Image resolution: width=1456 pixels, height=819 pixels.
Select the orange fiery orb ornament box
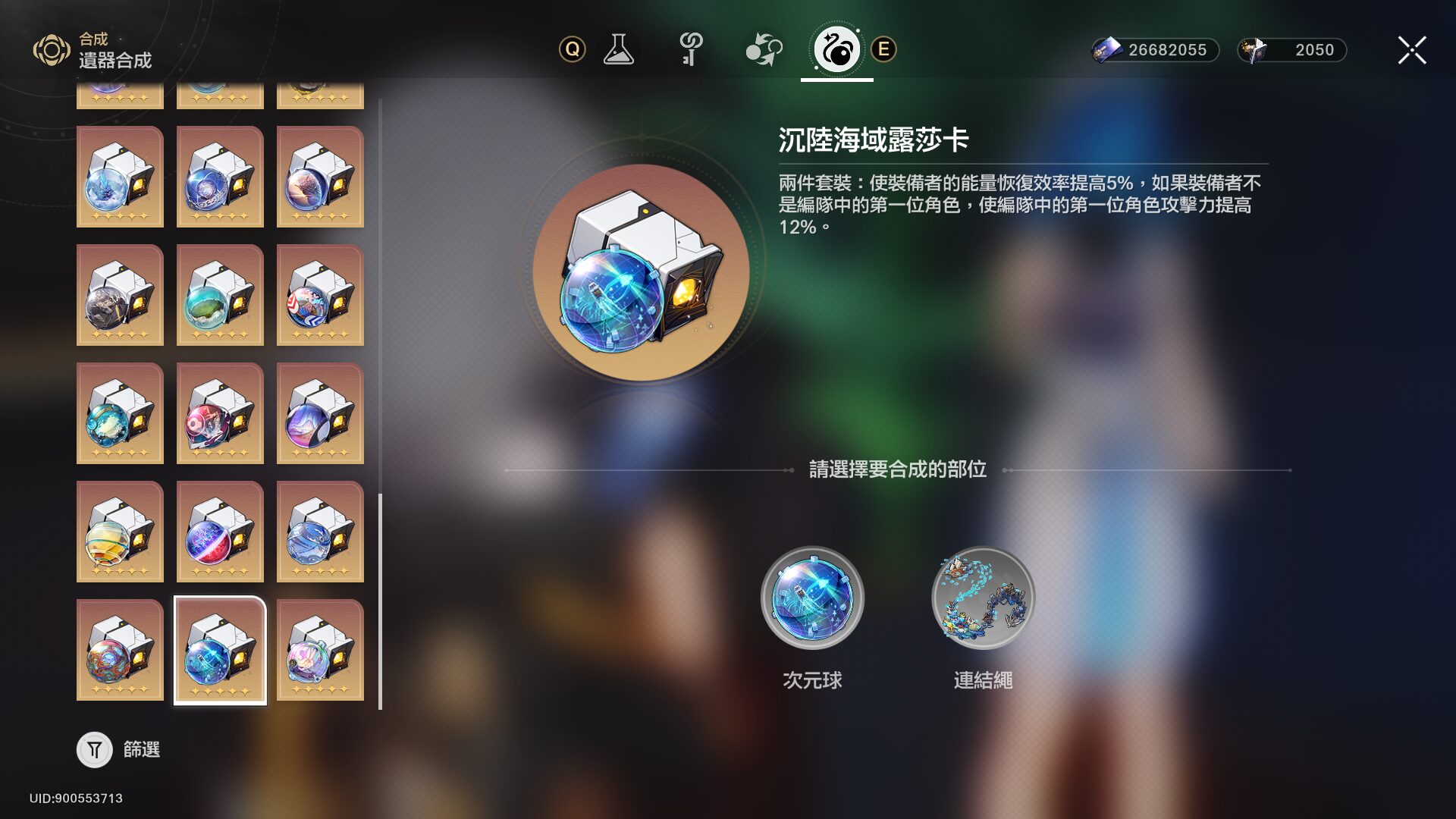[120, 651]
